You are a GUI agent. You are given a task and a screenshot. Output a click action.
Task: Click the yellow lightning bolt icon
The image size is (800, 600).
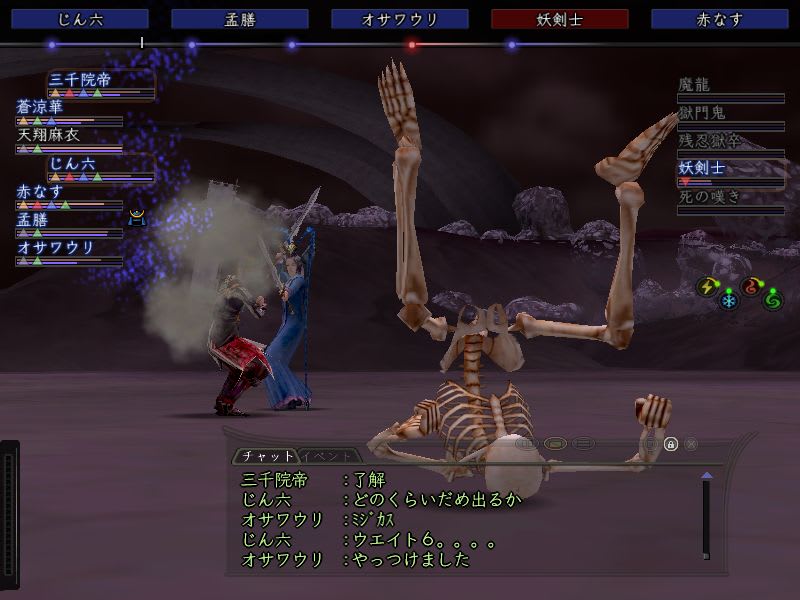pos(708,287)
